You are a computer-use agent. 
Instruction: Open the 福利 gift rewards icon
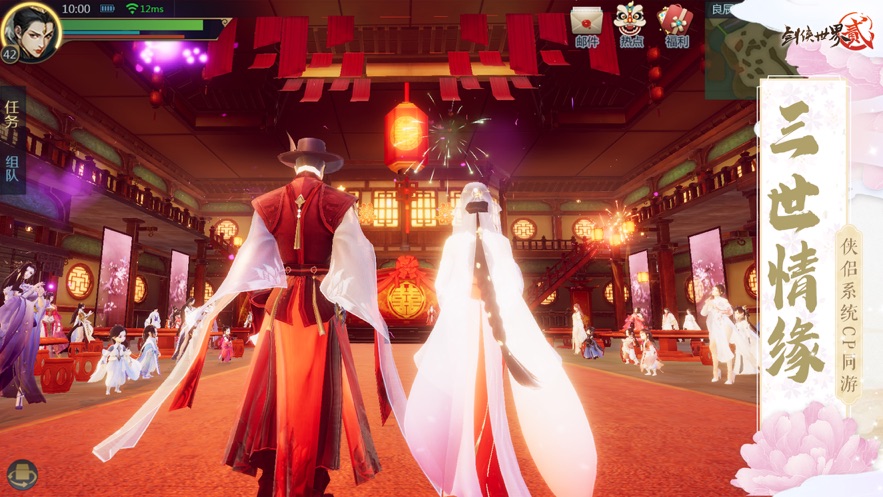pyautogui.click(x=676, y=24)
